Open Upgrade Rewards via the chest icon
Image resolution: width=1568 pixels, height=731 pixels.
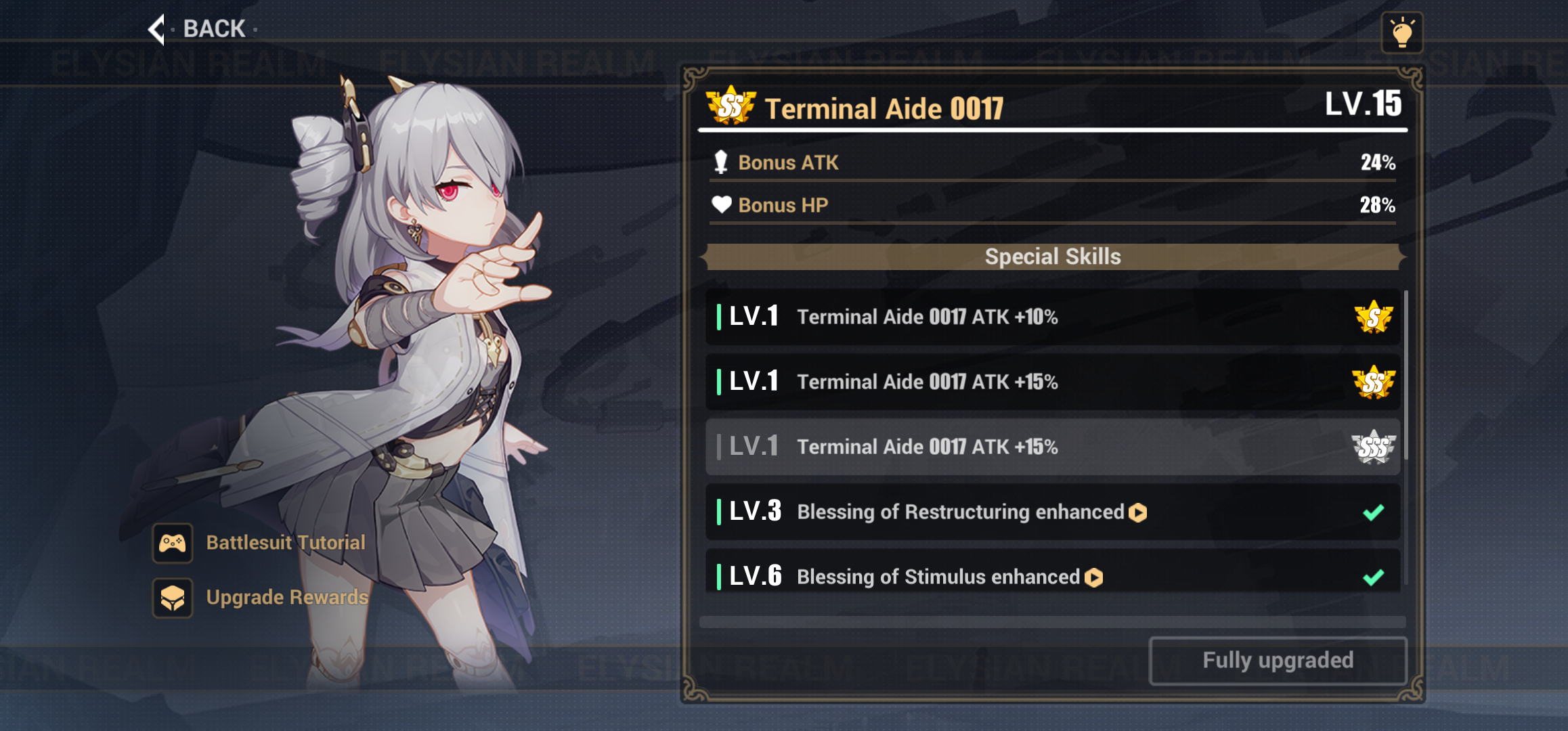pyautogui.click(x=173, y=597)
